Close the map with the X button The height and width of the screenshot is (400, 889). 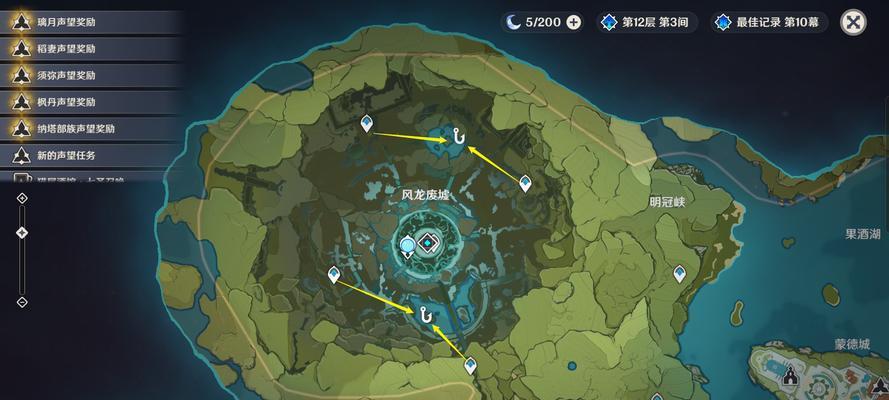click(853, 22)
